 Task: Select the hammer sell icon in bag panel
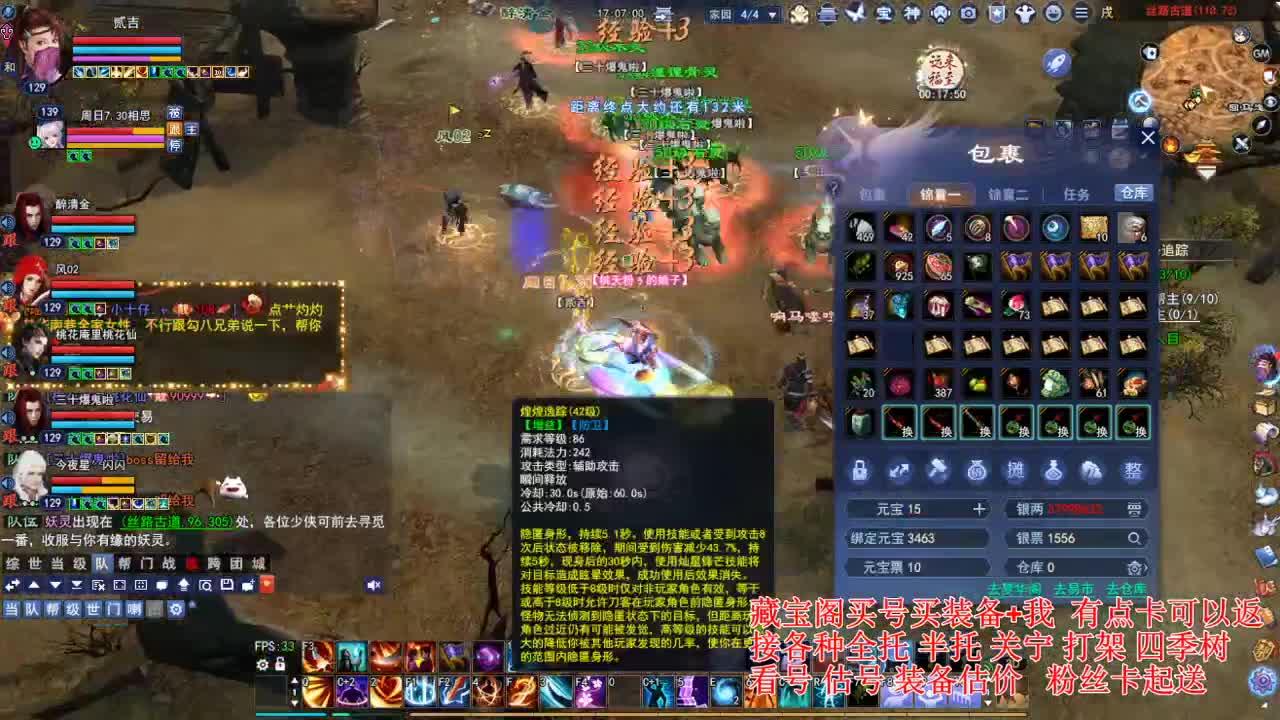point(937,468)
